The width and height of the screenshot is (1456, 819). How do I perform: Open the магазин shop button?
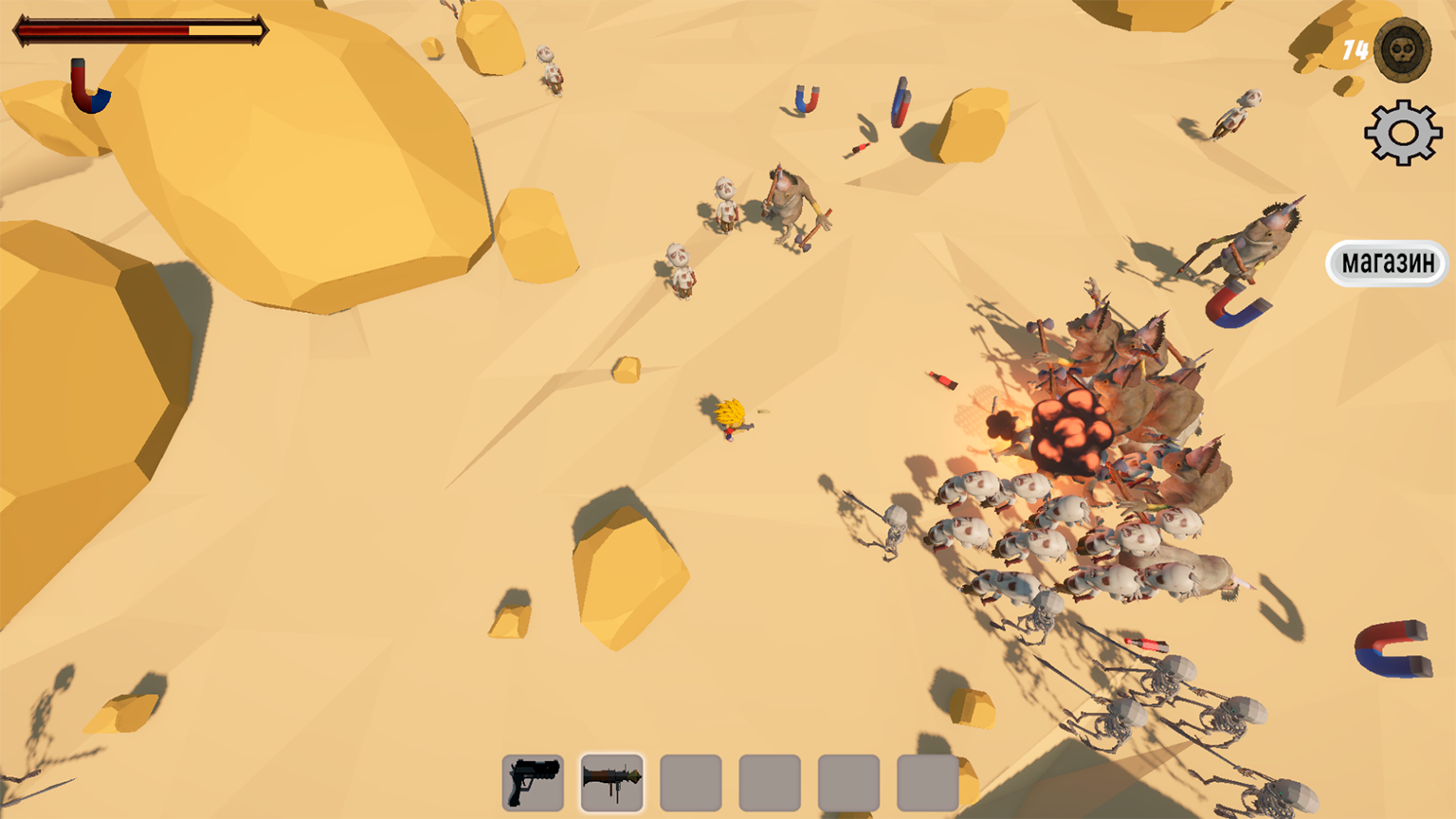coord(1388,262)
